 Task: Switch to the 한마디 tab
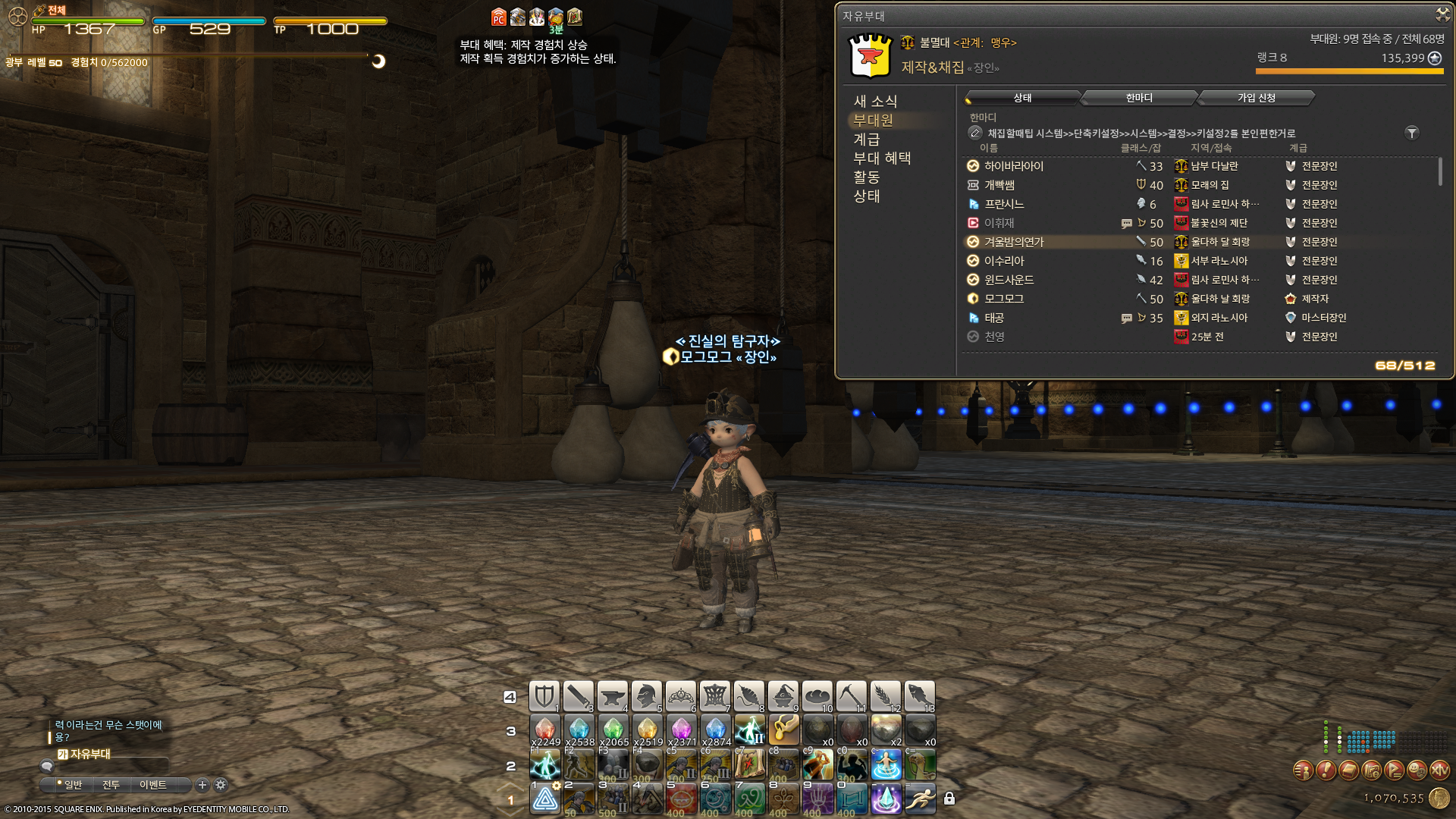pyautogui.click(x=1139, y=98)
